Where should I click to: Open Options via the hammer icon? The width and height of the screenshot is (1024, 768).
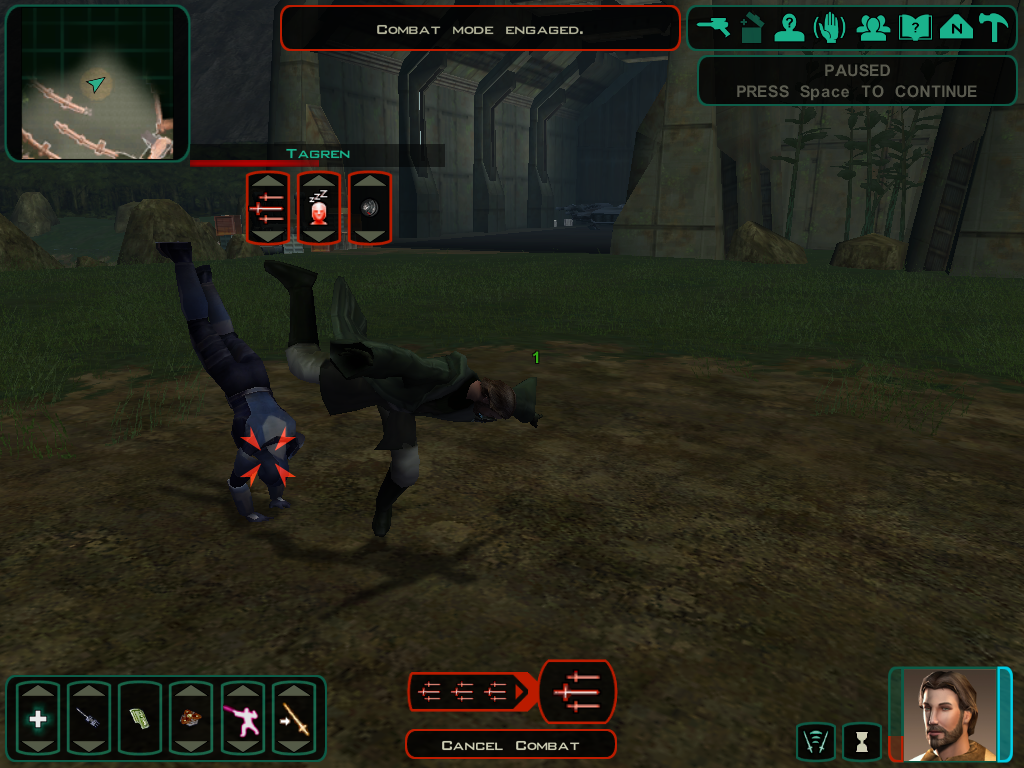point(994,28)
